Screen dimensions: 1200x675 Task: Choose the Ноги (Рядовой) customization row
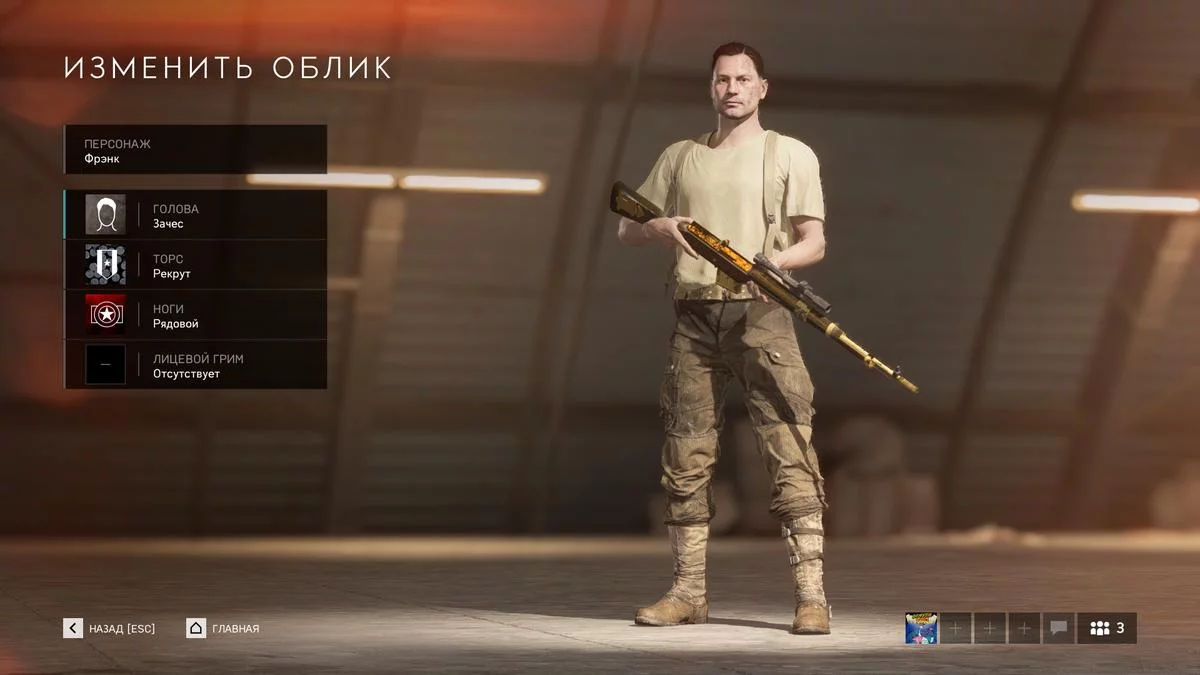pos(196,315)
